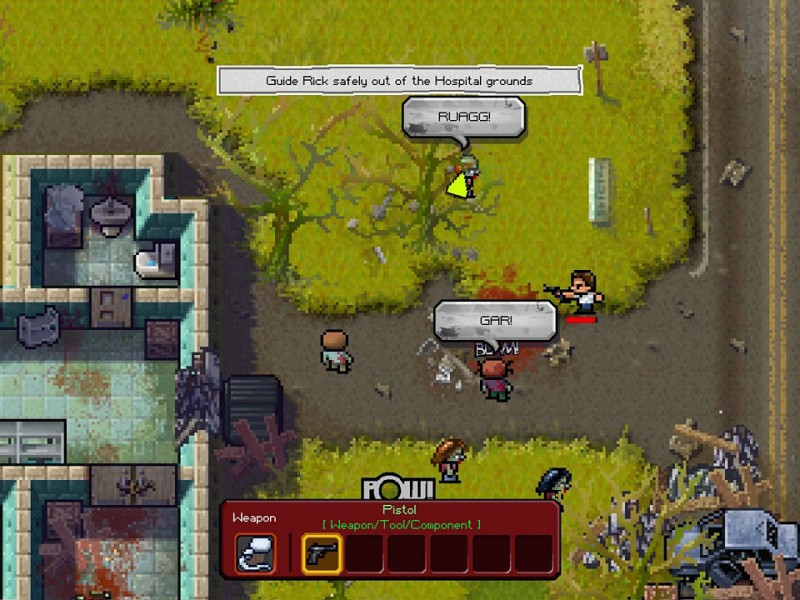Click the equipped Weapon slot
This screenshot has width=800, height=600.
(255, 553)
